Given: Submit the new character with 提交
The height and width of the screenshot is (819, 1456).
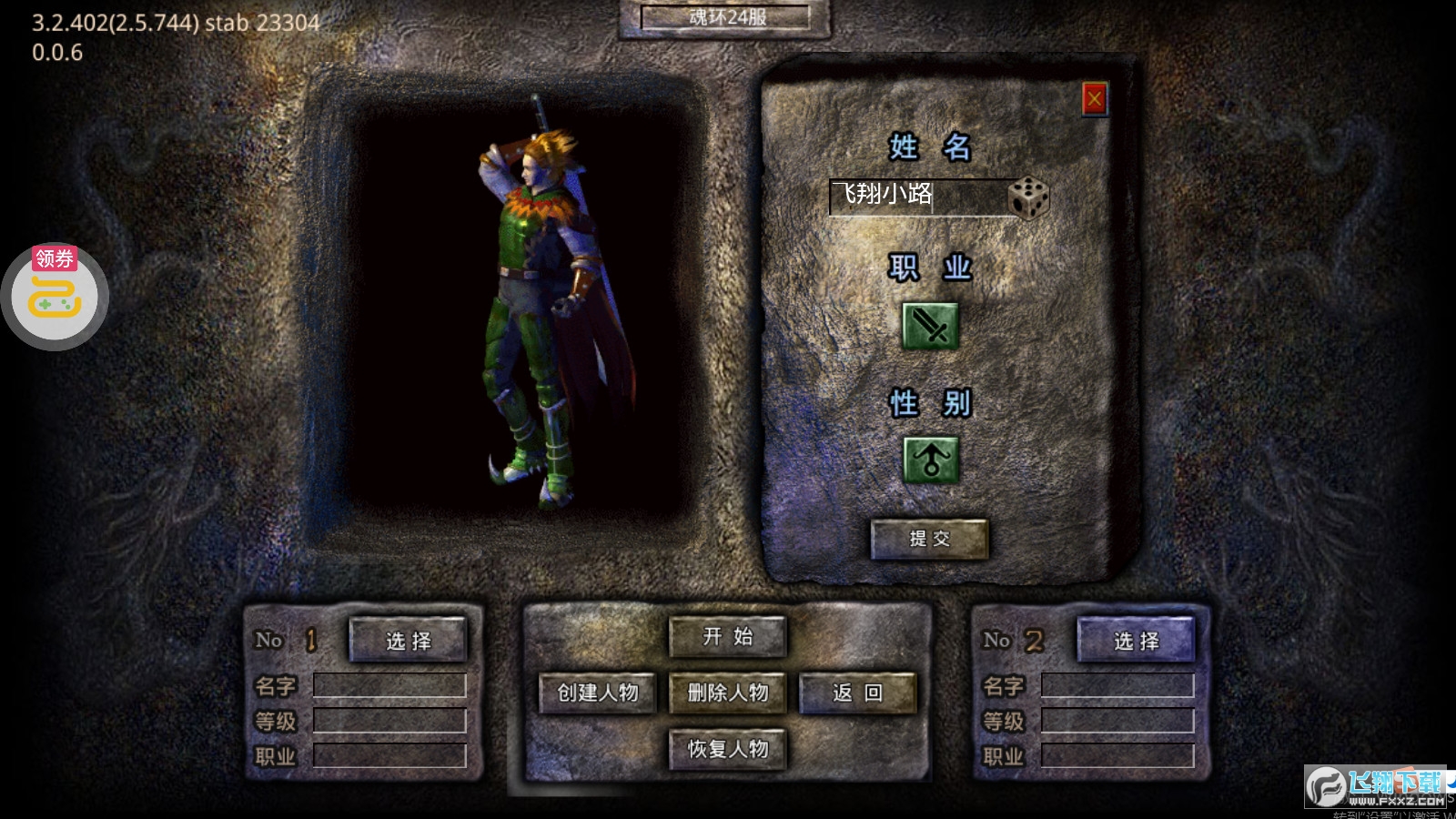Looking at the screenshot, I should [929, 539].
